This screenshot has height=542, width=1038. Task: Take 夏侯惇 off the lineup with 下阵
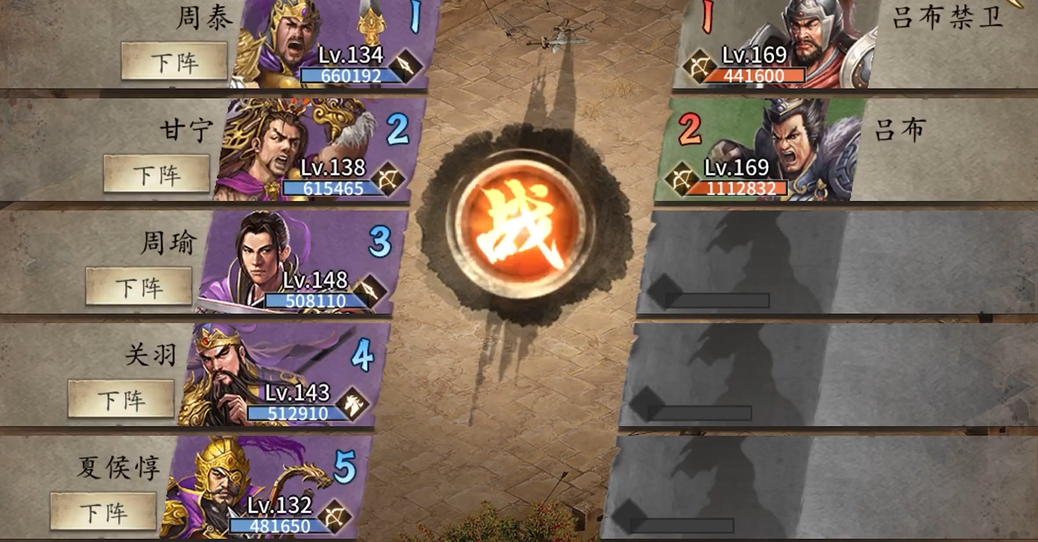coord(104,512)
